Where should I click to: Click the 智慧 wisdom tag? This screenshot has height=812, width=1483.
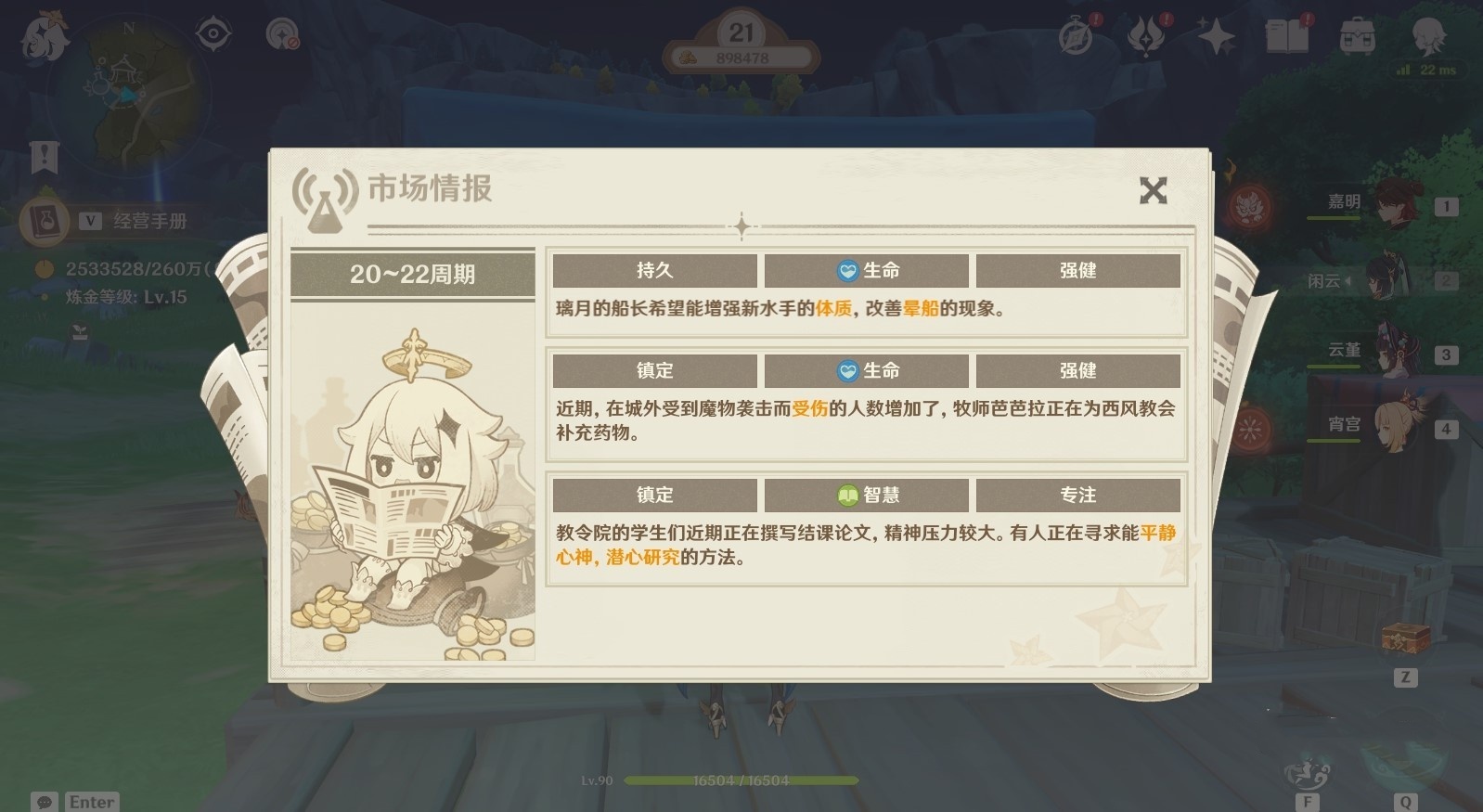point(867,495)
